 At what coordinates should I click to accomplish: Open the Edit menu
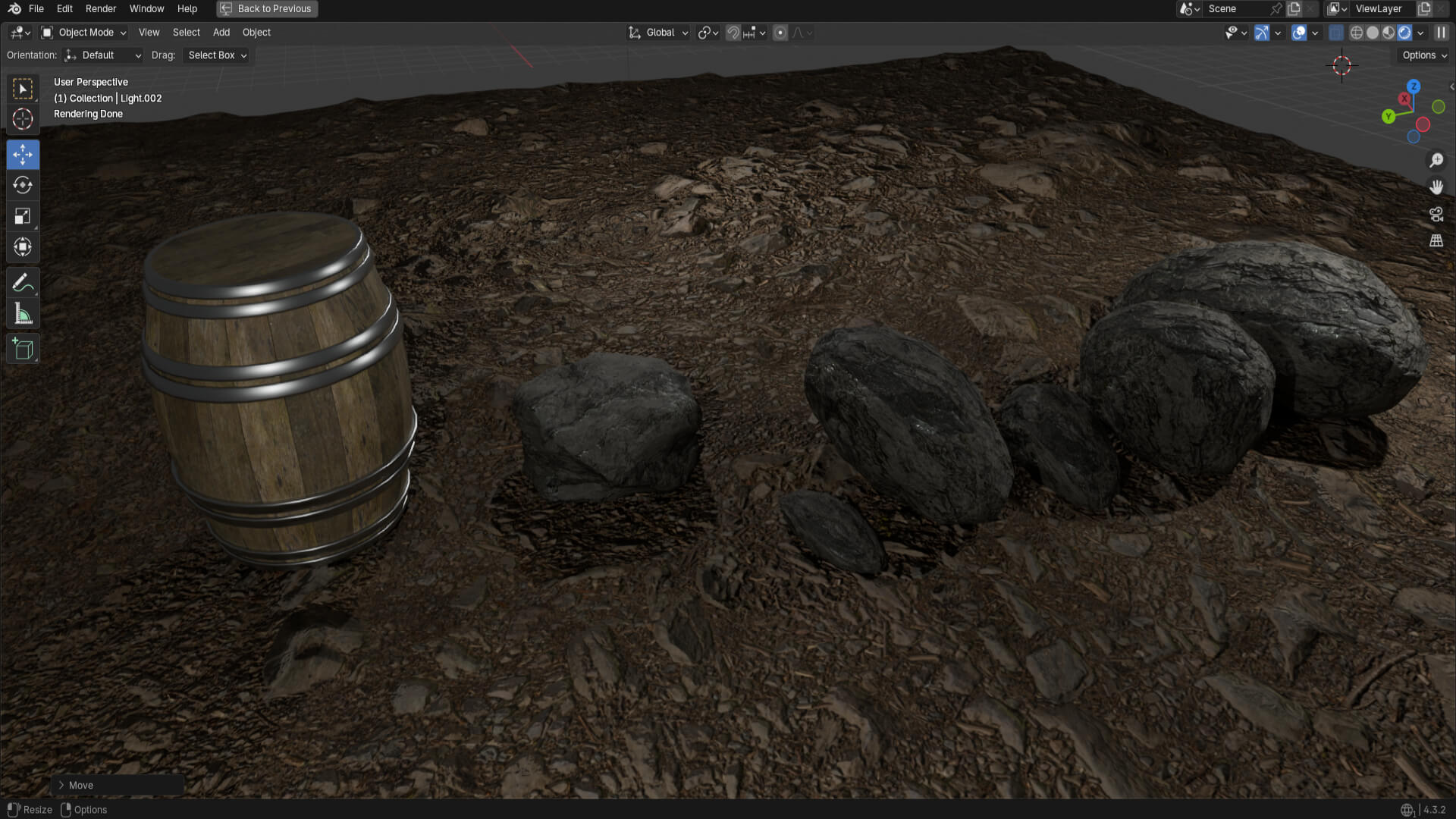[x=64, y=9]
